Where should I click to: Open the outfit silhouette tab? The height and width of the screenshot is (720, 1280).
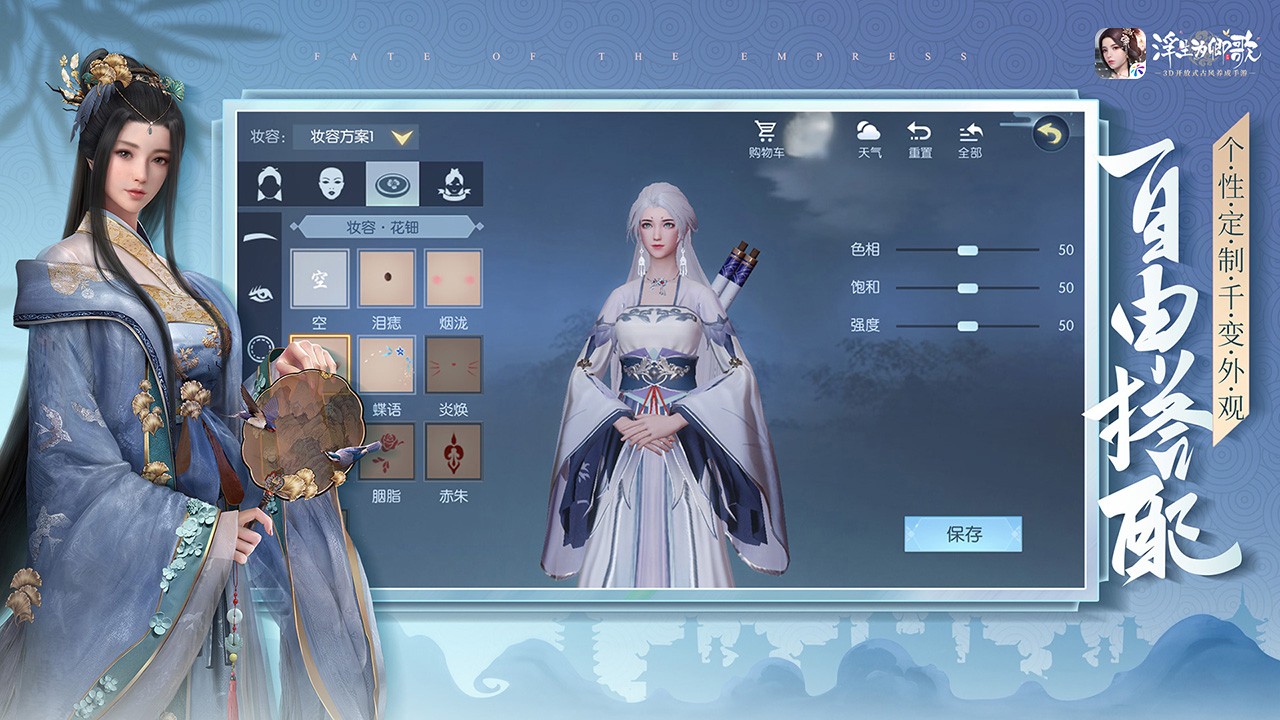tap(452, 184)
